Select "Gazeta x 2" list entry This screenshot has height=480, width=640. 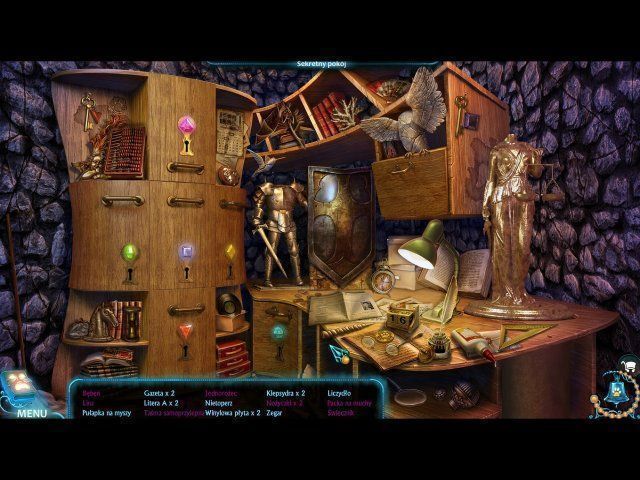coord(160,393)
